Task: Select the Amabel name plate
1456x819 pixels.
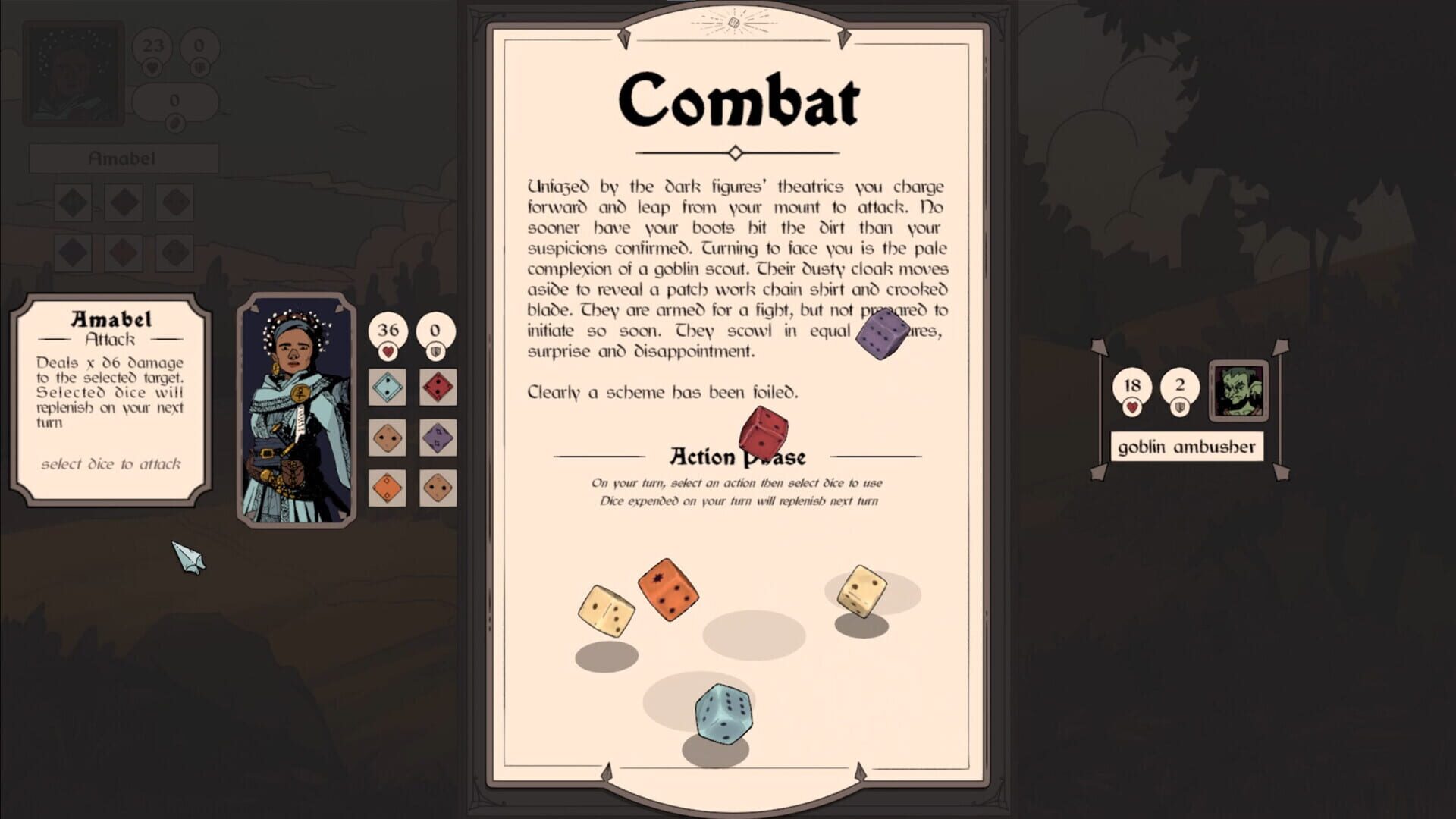Action: (122, 158)
